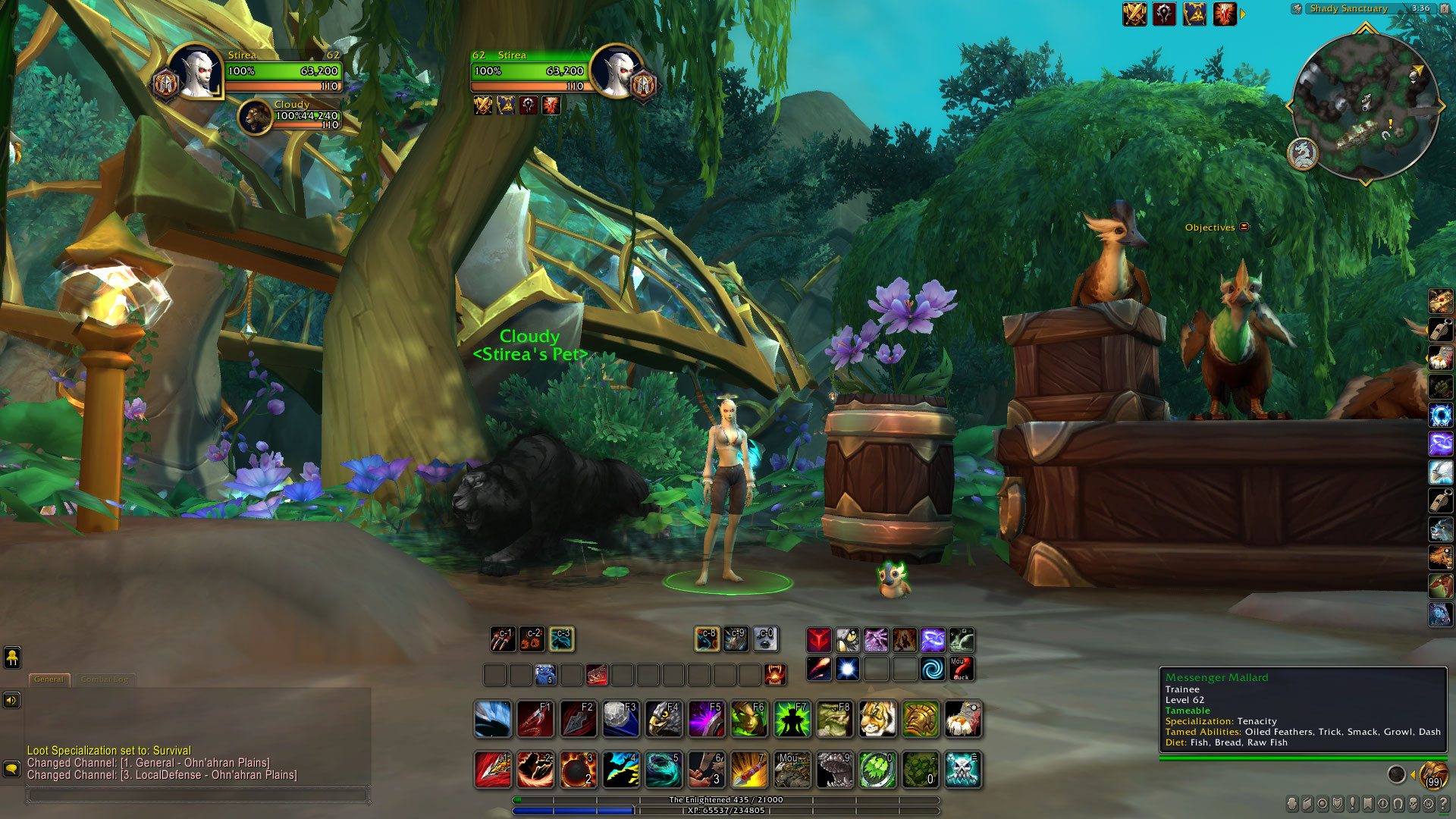Open the backpack bag with 99 slots
The height and width of the screenshot is (819, 1456).
[1433, 776]
